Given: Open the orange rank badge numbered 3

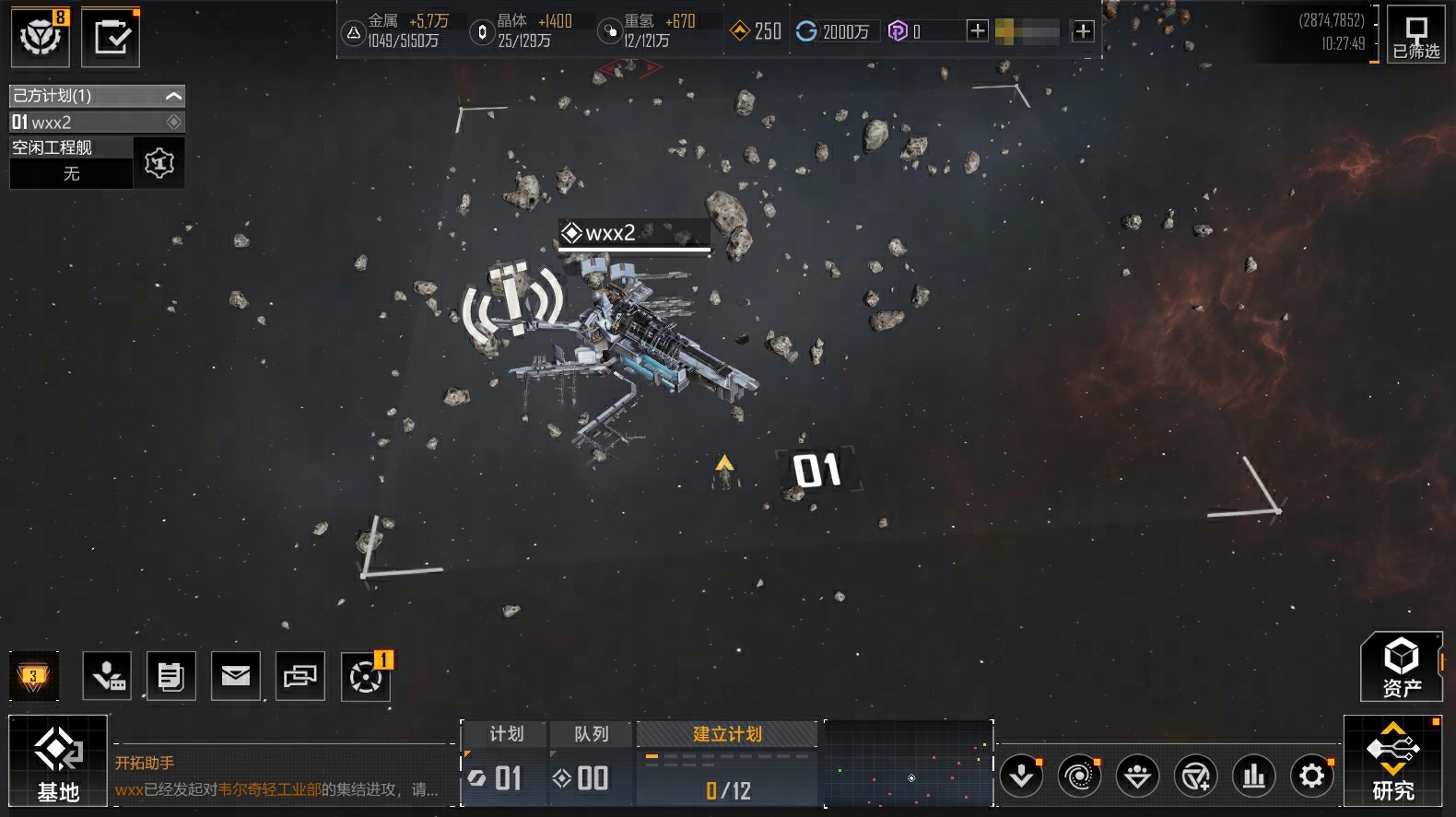Looking at the screenshot, I should 34,677.
